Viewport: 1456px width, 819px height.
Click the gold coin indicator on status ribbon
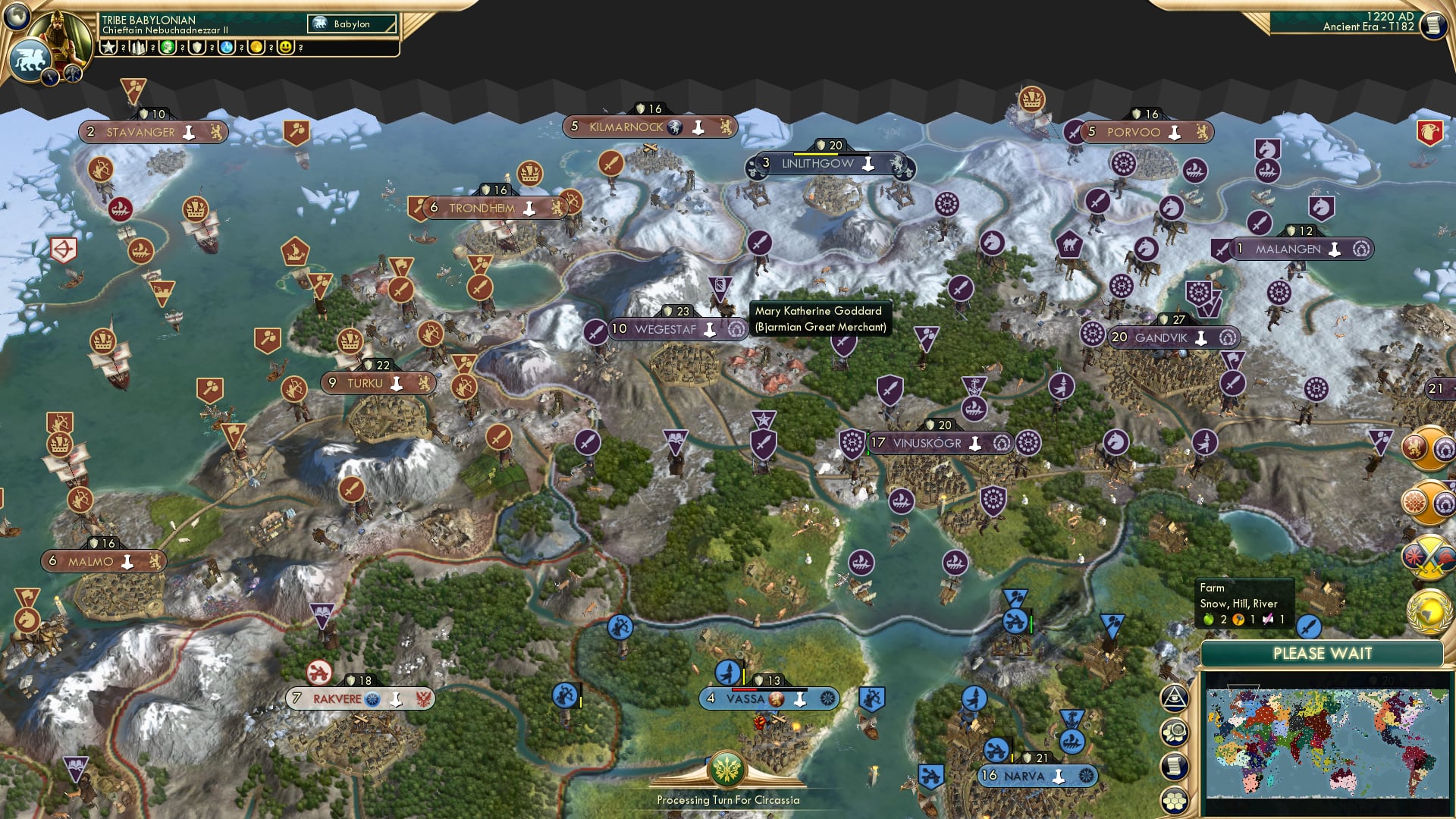(258, 47)
